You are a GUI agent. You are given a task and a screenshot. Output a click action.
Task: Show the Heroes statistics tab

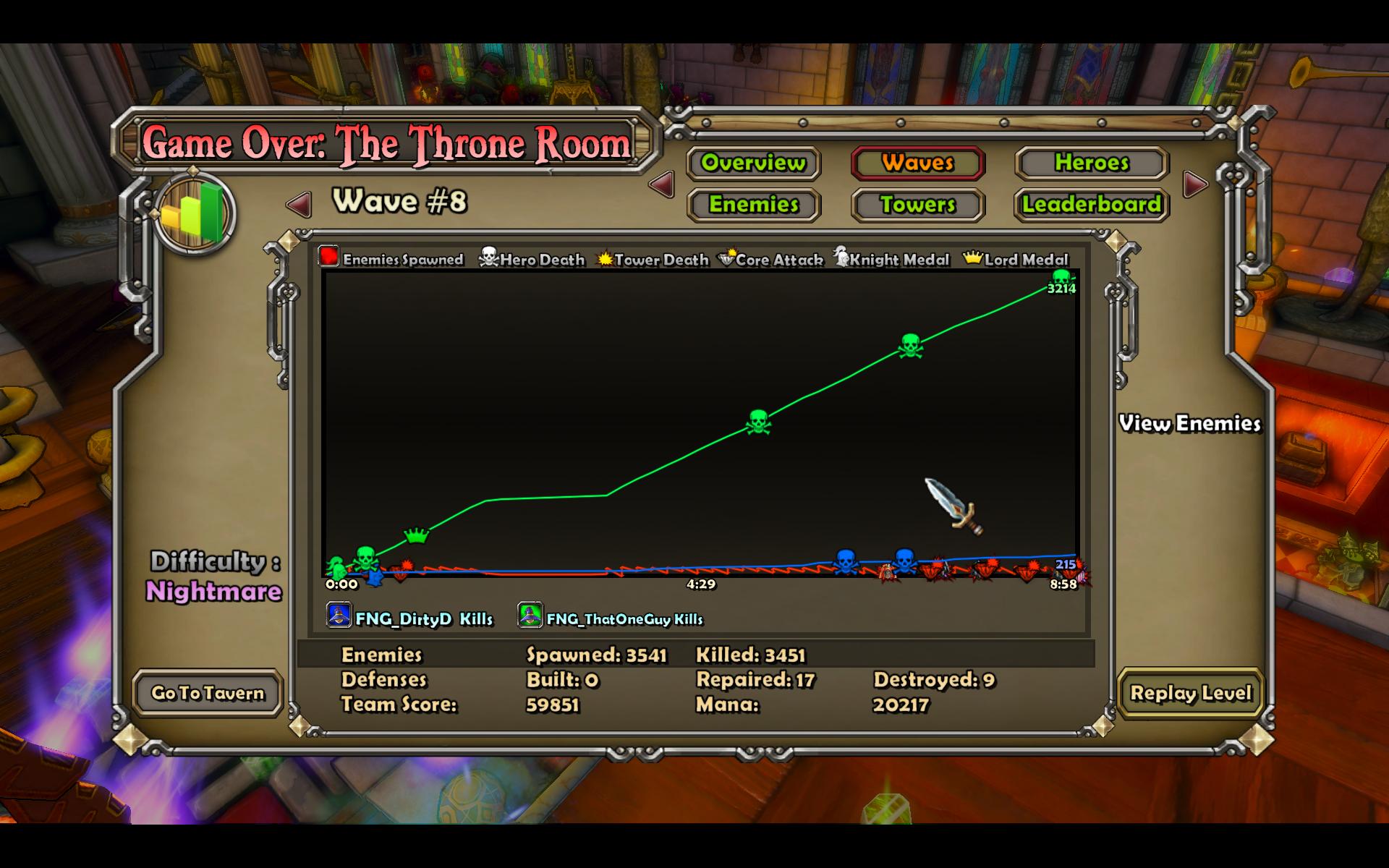1092,163
